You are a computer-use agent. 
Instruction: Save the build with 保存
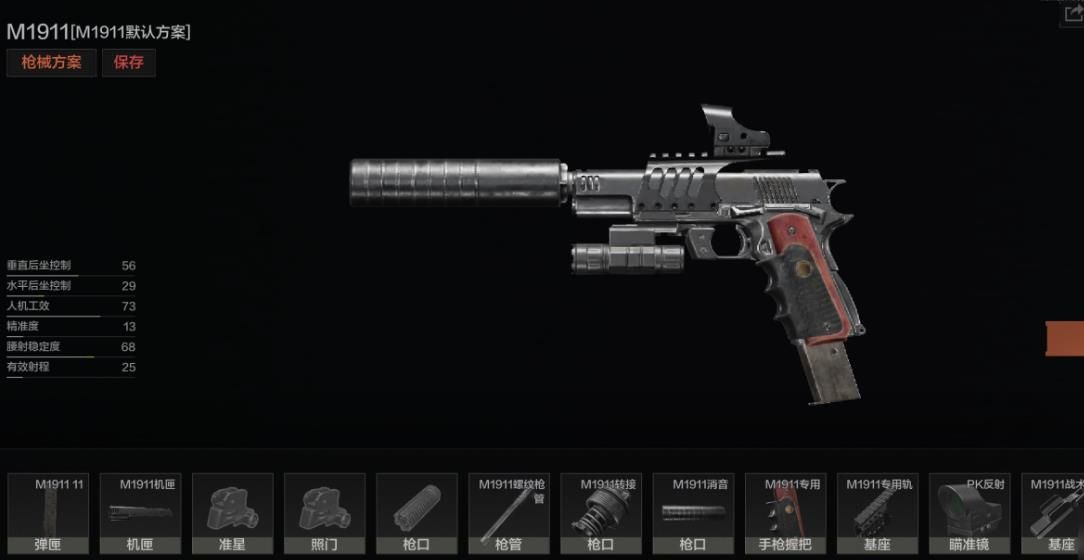[128, 62]
